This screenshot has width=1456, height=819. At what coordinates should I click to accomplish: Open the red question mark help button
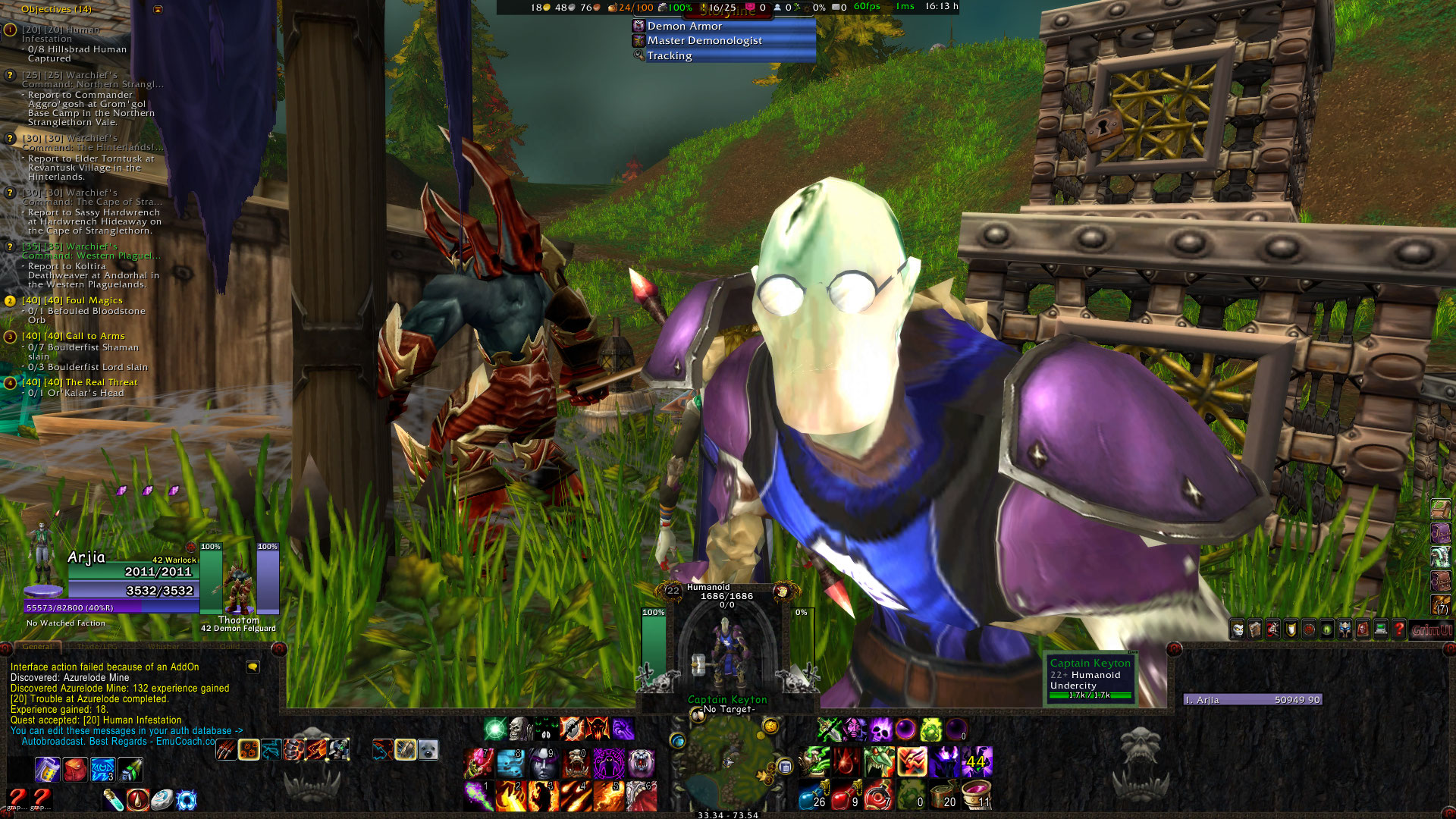pyautogui.click(x=1399, y=629)
